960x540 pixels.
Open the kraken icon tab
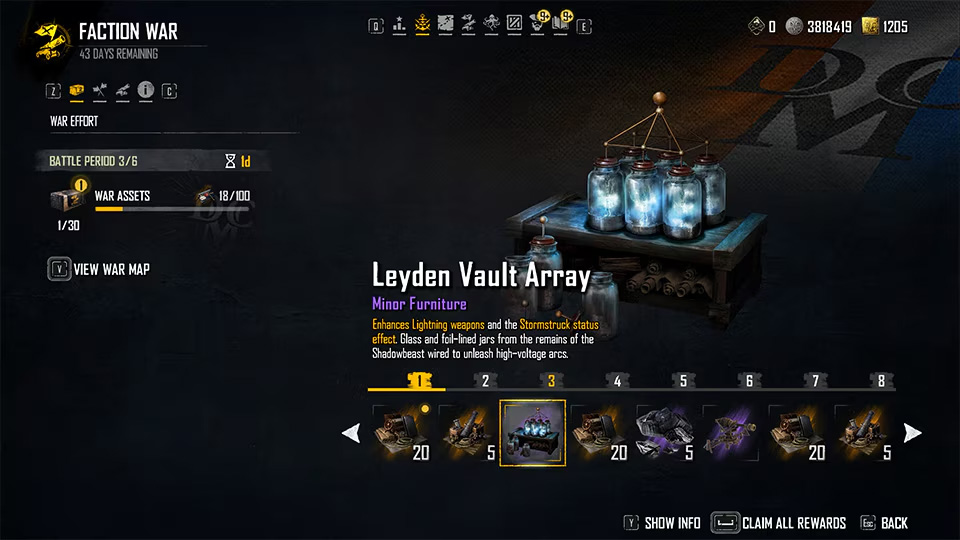coord(491,22)
